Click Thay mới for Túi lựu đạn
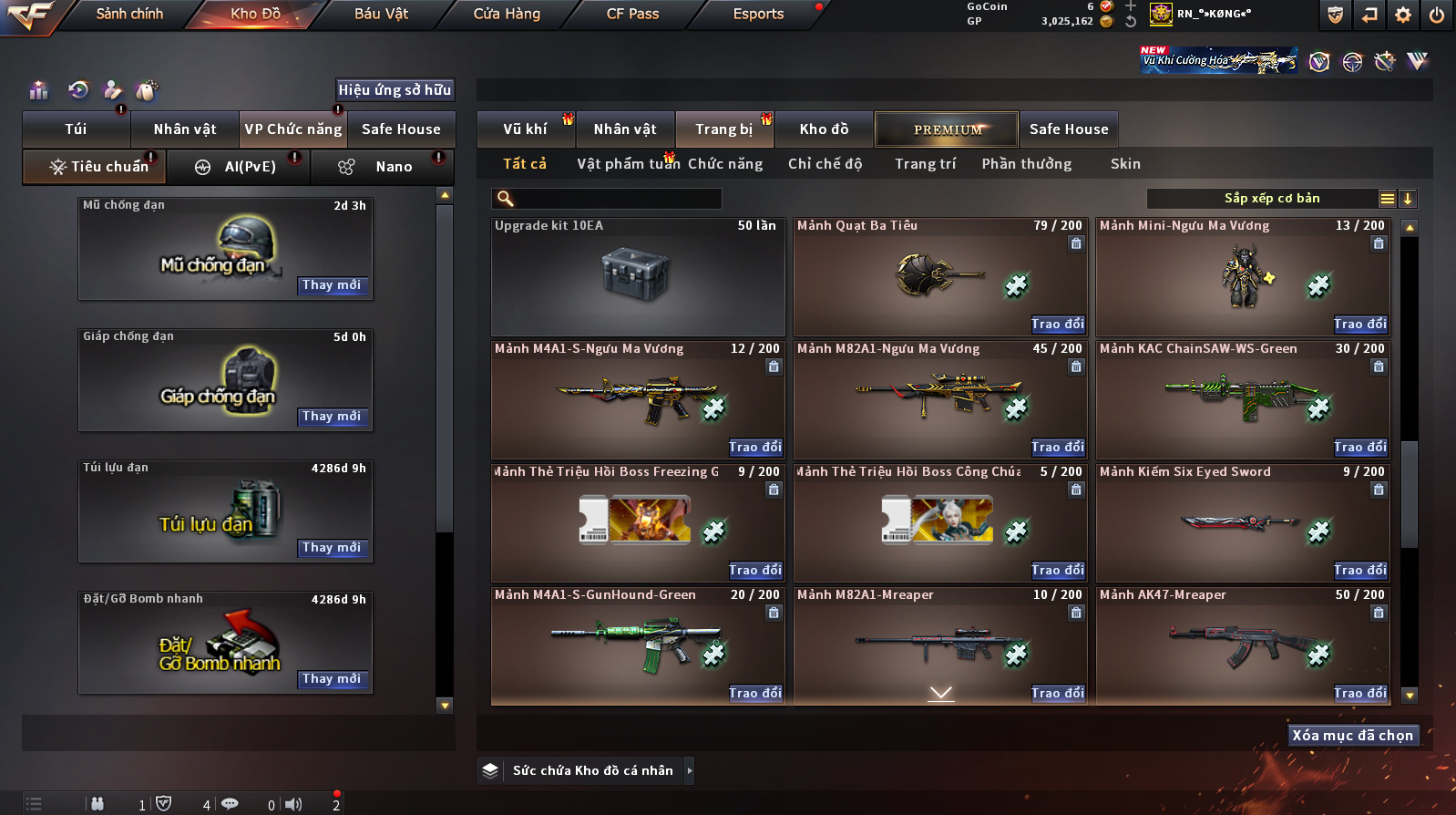The image size is (1456, 815). click(x=332, y=548)
